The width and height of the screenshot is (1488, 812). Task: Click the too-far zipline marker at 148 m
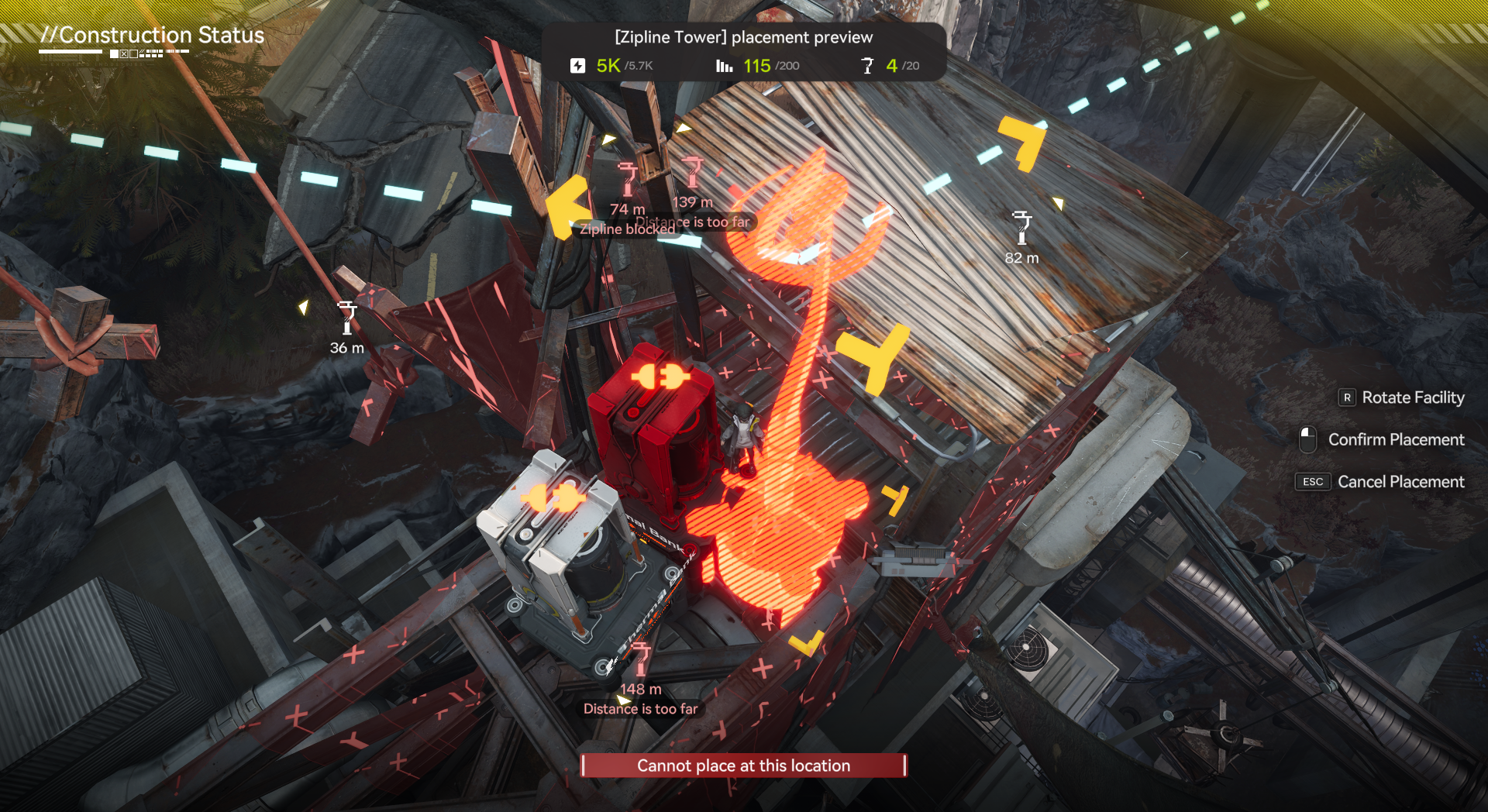pyautogui.click(x=641, y=659)
